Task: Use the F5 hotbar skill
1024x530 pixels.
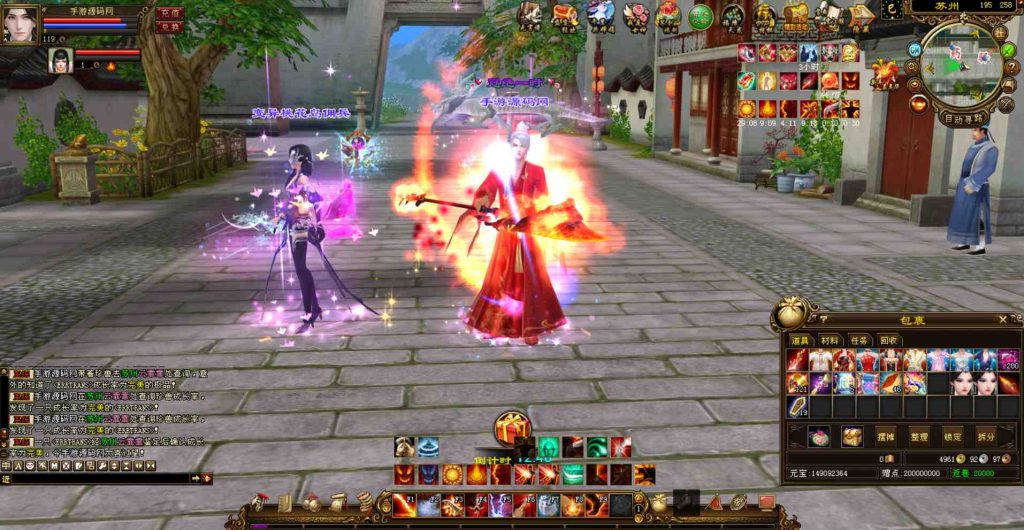Action: pos(500,505)
